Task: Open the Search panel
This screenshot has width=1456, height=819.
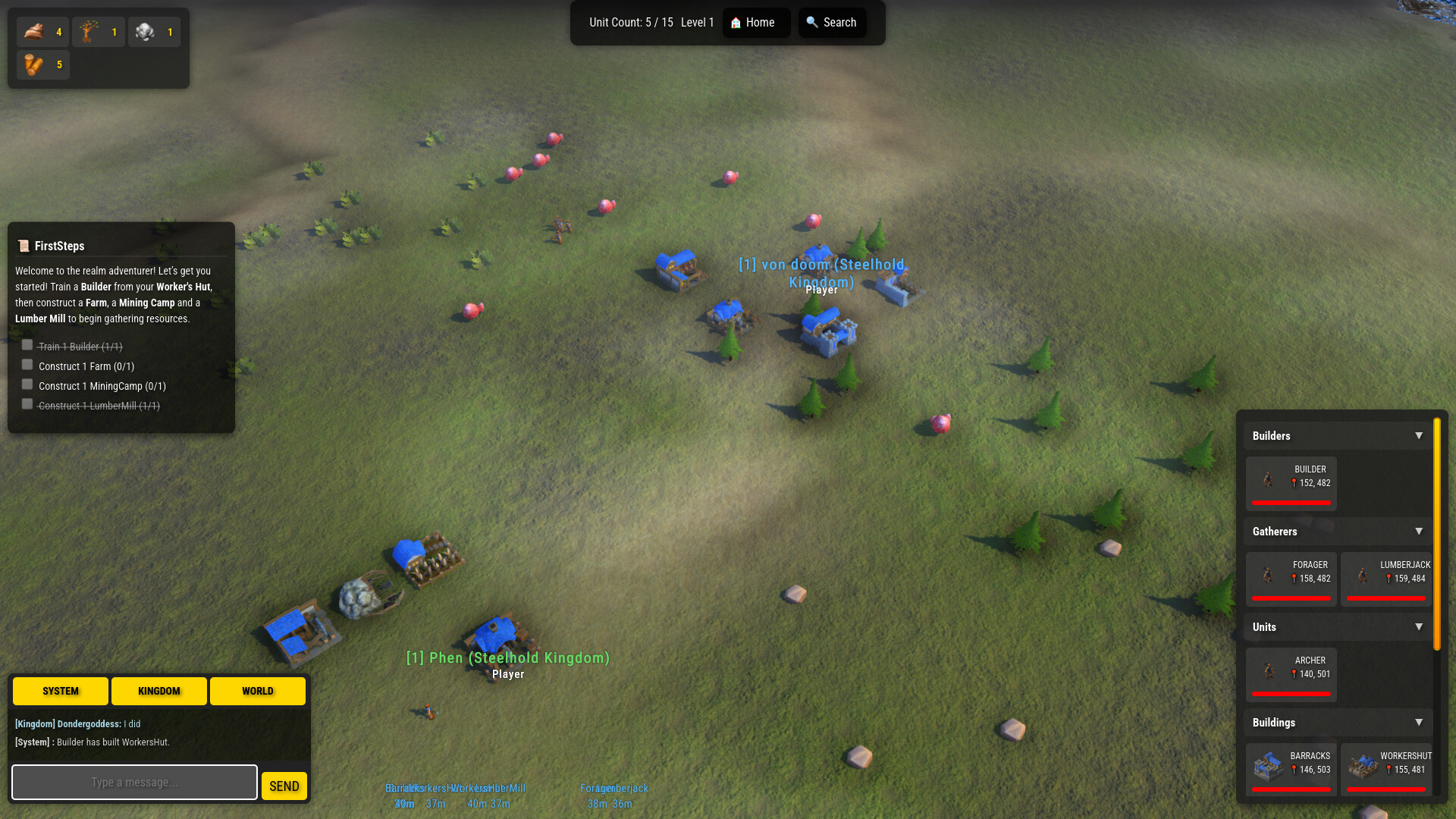Action: tap(832, 23)
